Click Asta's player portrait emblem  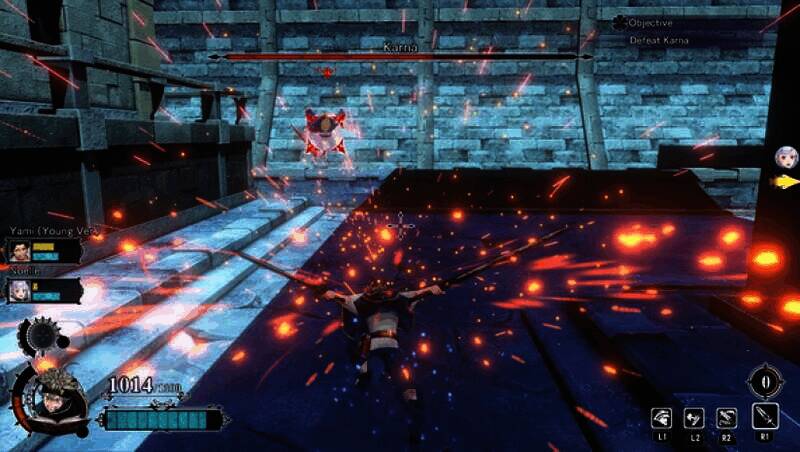(45, 396)
